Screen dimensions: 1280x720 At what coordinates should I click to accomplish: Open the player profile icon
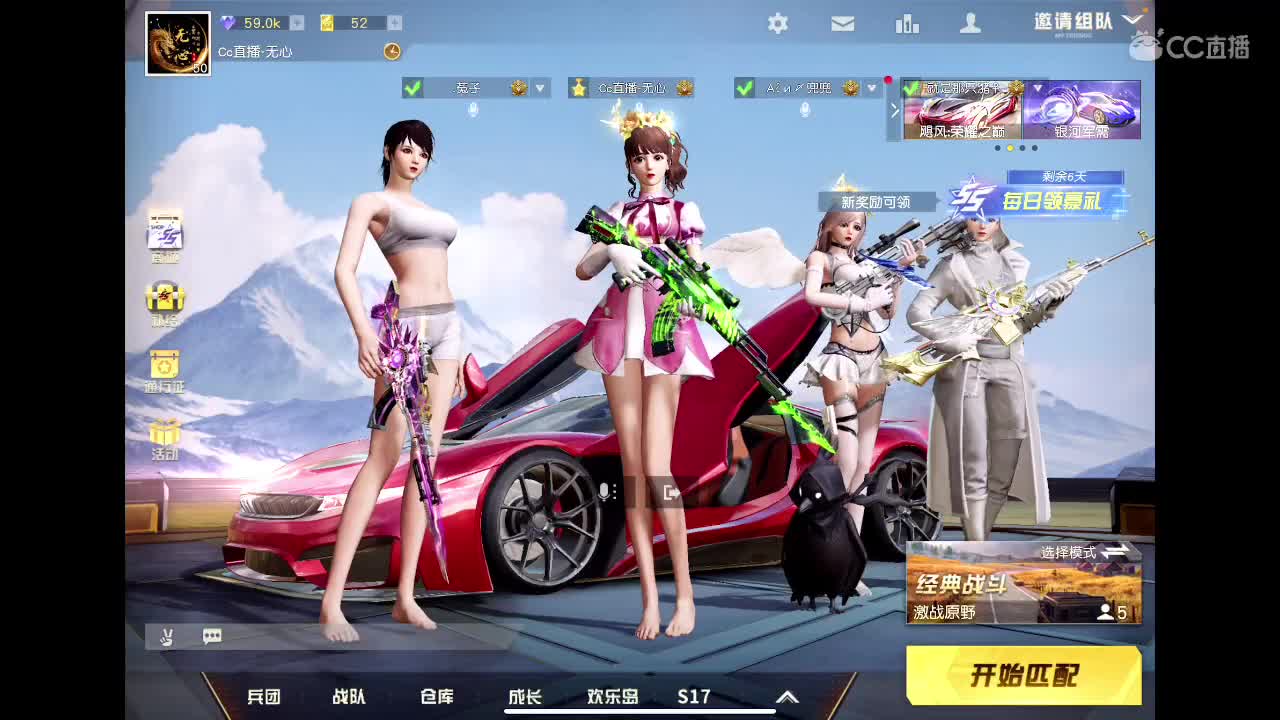click(971, 23)
